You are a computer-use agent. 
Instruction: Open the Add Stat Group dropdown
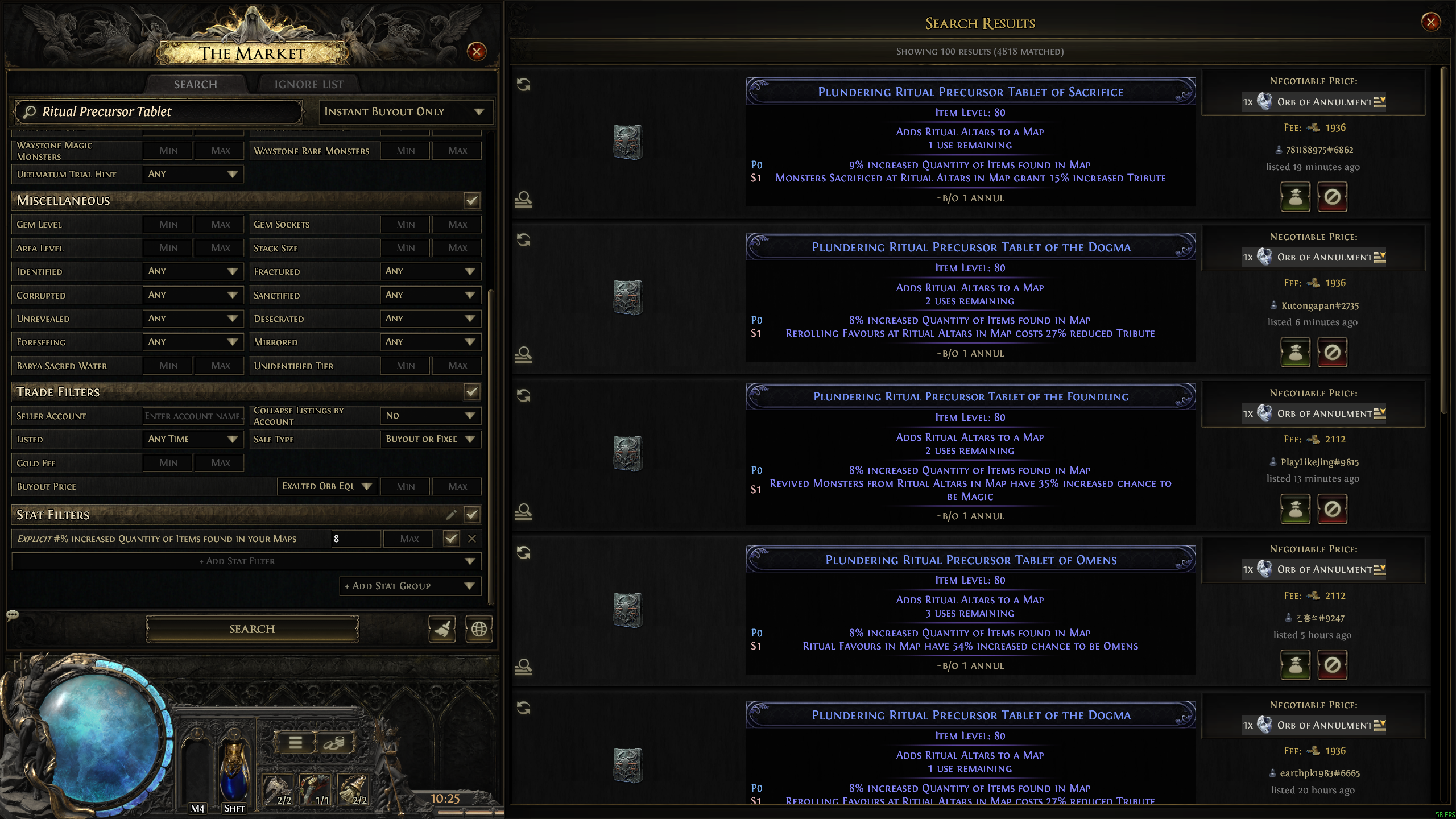[410, 586]
